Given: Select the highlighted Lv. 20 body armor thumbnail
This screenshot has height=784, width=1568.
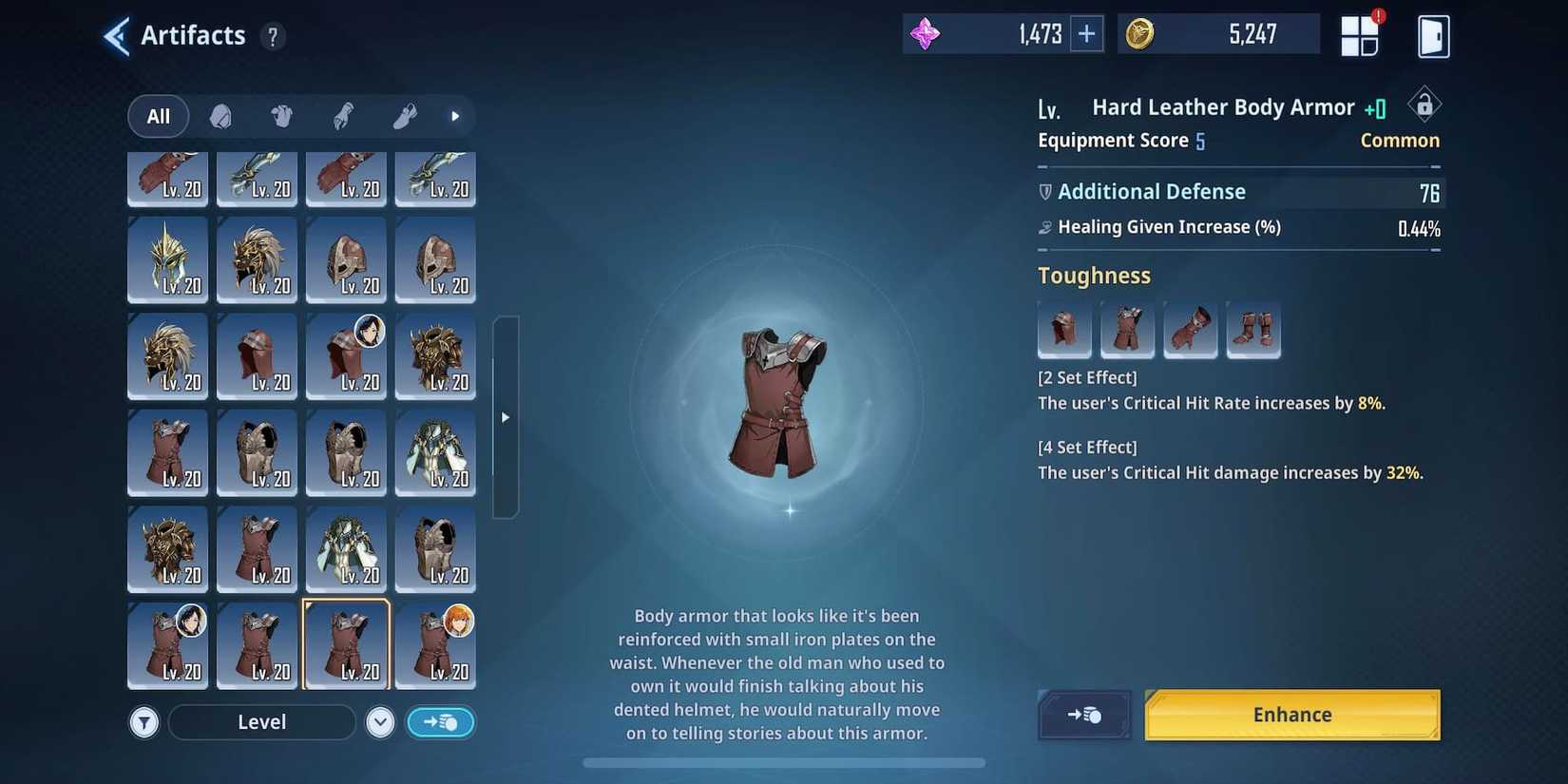Looking at the screenshot, I should 346,644.
